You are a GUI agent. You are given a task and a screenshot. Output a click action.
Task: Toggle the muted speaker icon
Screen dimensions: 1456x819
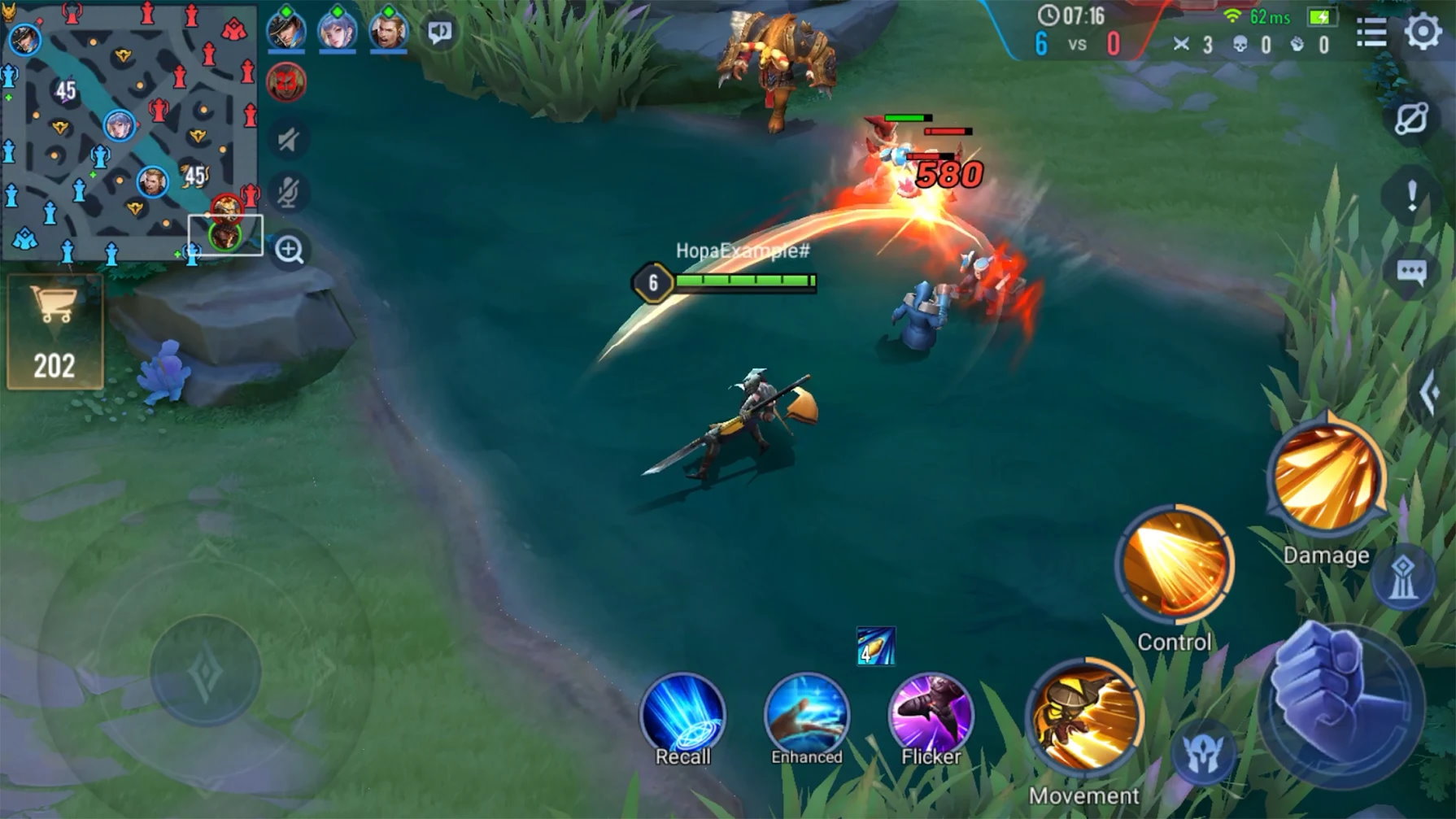point(287,140)
